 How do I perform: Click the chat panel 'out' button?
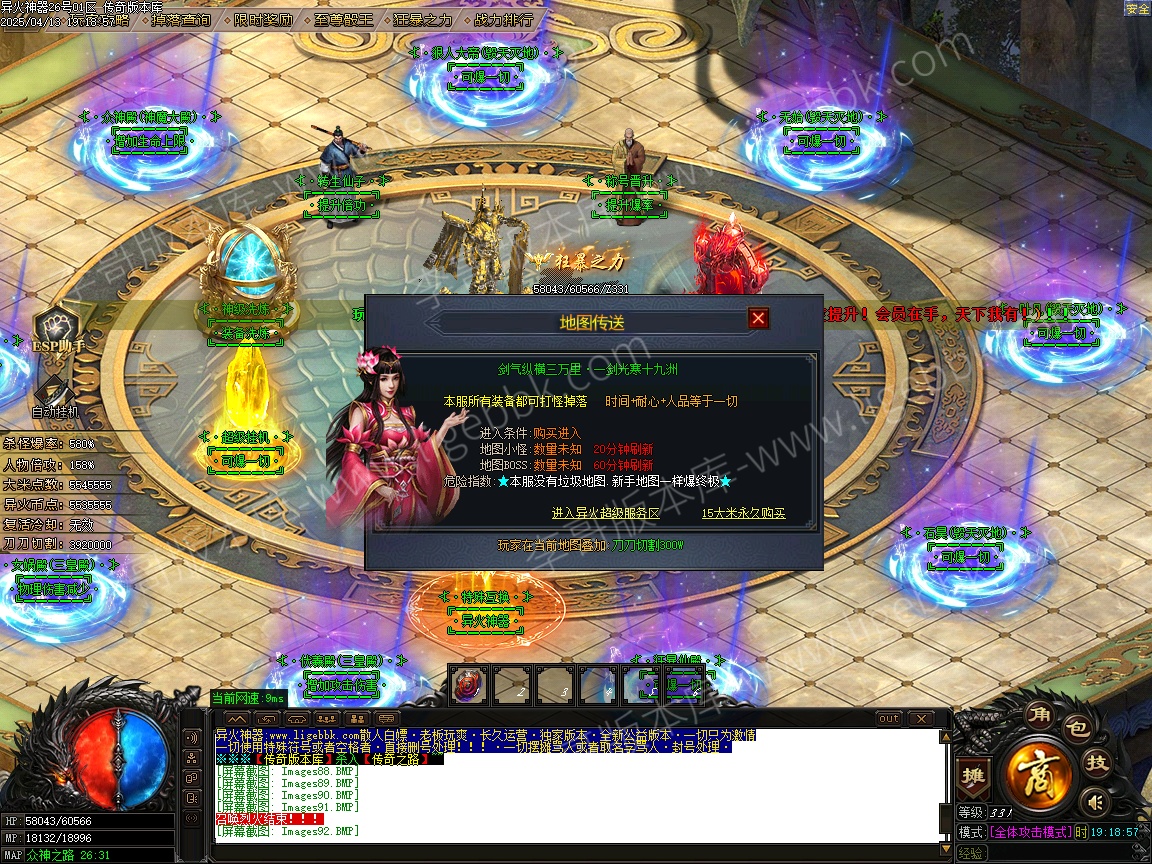tap(889, 719)
